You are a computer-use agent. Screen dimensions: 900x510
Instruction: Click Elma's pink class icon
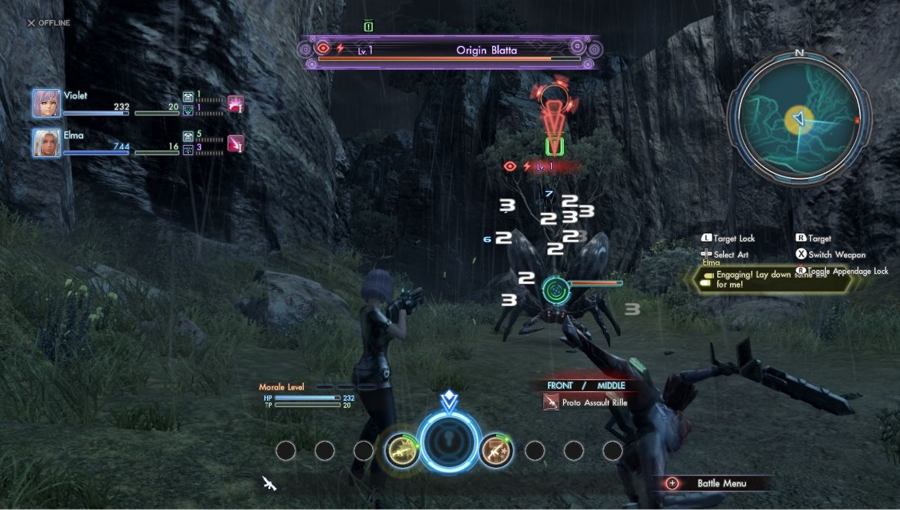pyautogui.click(x=236, y=143)
